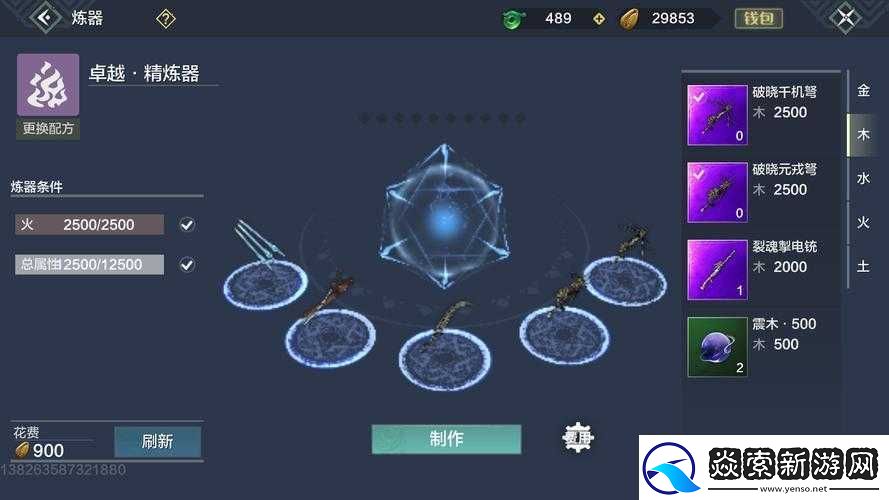
Task: Select 破晓元戎弩 in the material list
Action: (760, 190)
